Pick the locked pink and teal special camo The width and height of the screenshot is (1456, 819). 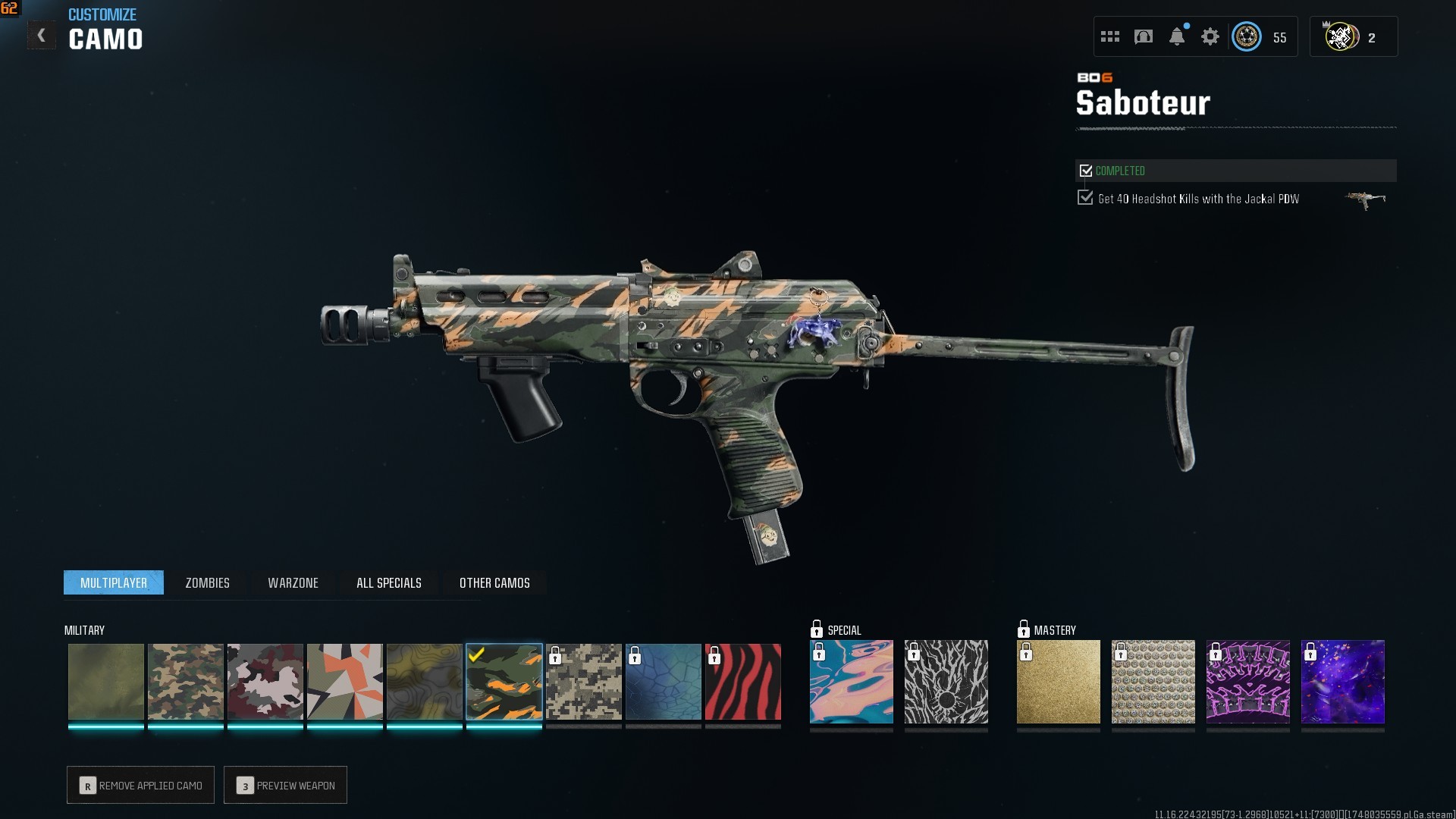tap(851, 682)
